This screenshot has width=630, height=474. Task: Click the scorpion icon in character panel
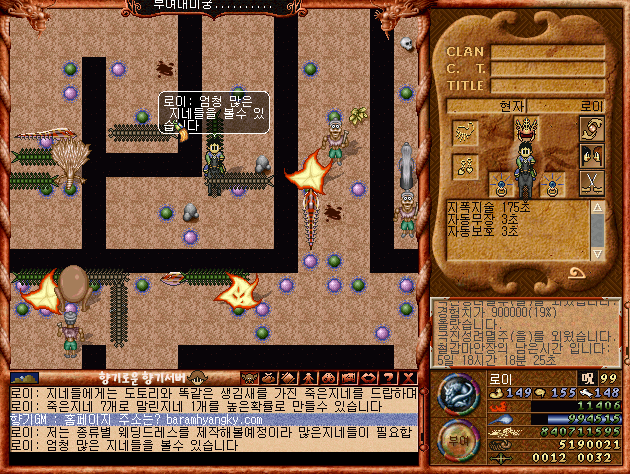pyautogui.click(x=465, y=133)
